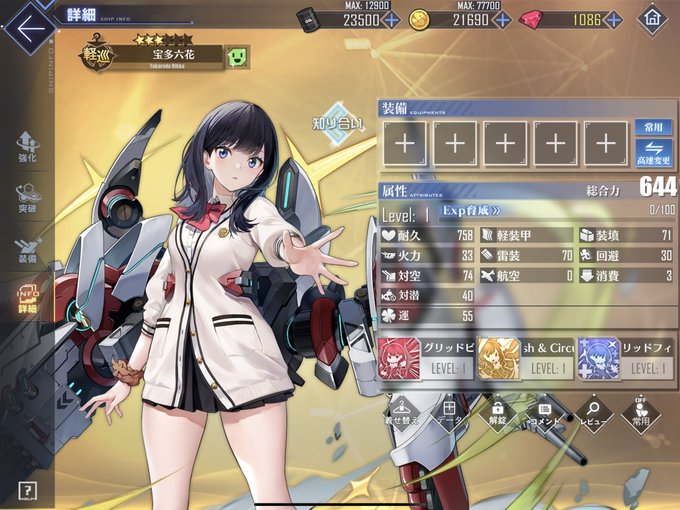Screen dimensions: 680x510
Task: Add more oil with the plus button
Action: point(391,20)
